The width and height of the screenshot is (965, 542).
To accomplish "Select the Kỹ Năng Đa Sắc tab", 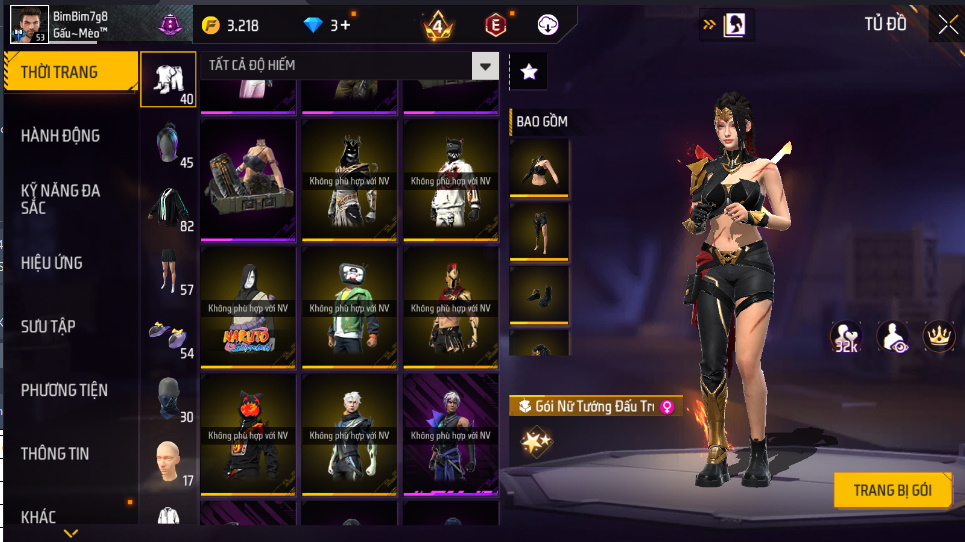I will pyautogui.click(x=61, y=198).
